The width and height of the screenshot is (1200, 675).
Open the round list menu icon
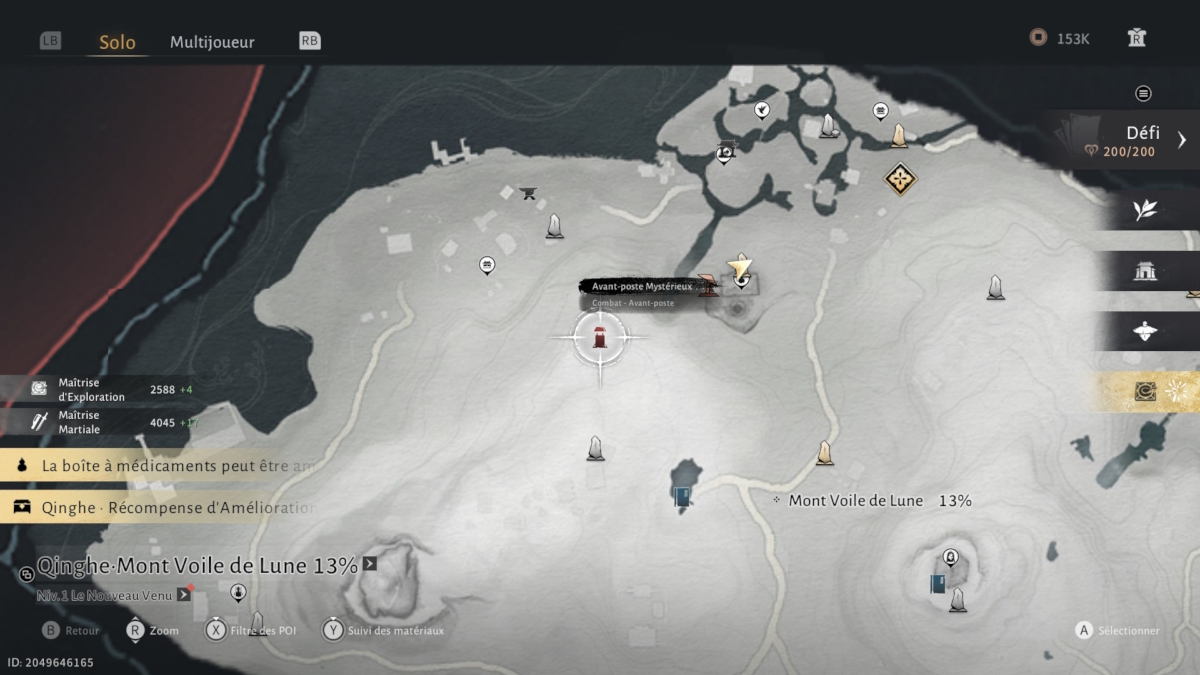coord(1143,93)
